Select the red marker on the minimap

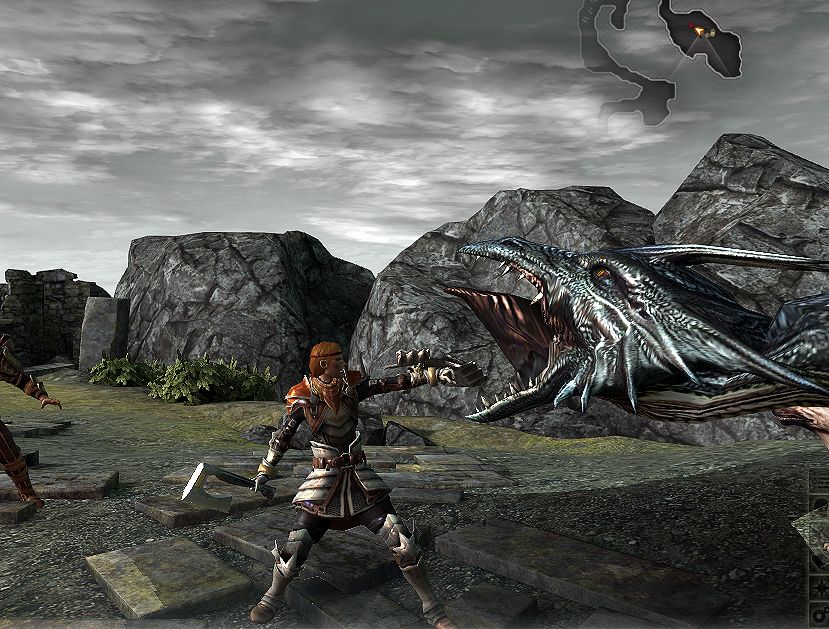pos(693,25)
